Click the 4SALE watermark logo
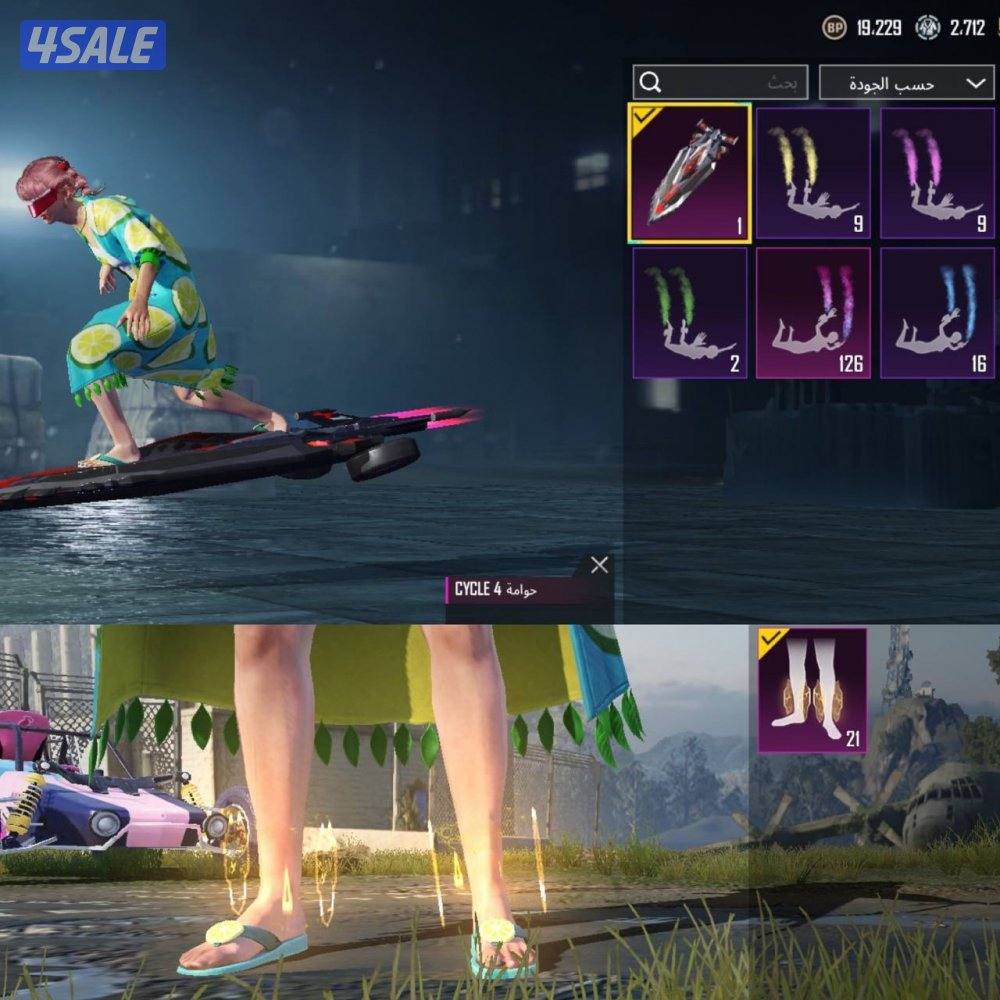This screenshot has width=1000, height=1000. pyautogui.click(x=93, y=45)
